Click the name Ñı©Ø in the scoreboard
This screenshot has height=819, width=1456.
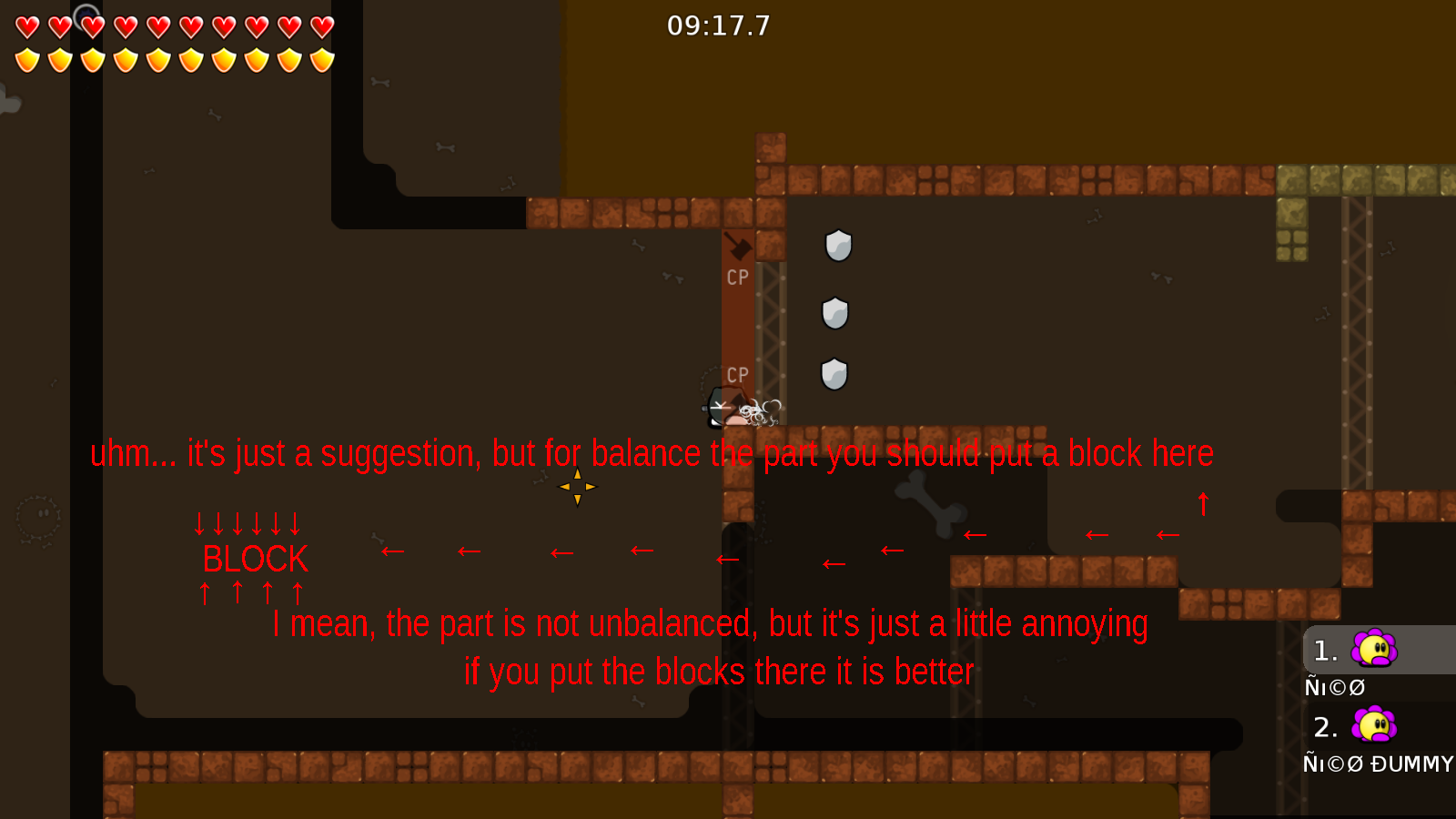coord(1335,687)
